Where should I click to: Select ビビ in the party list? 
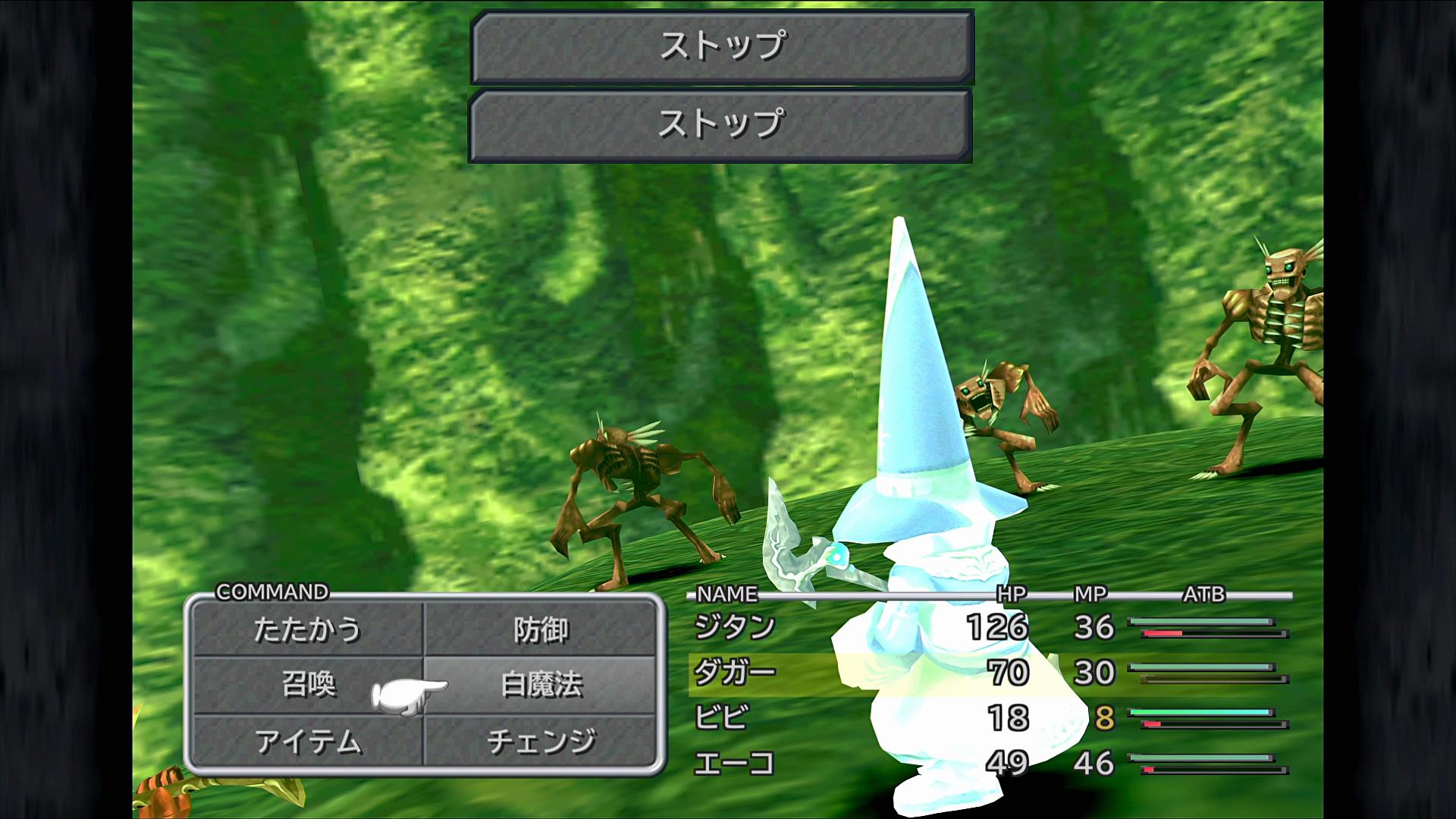coord(721,717)
